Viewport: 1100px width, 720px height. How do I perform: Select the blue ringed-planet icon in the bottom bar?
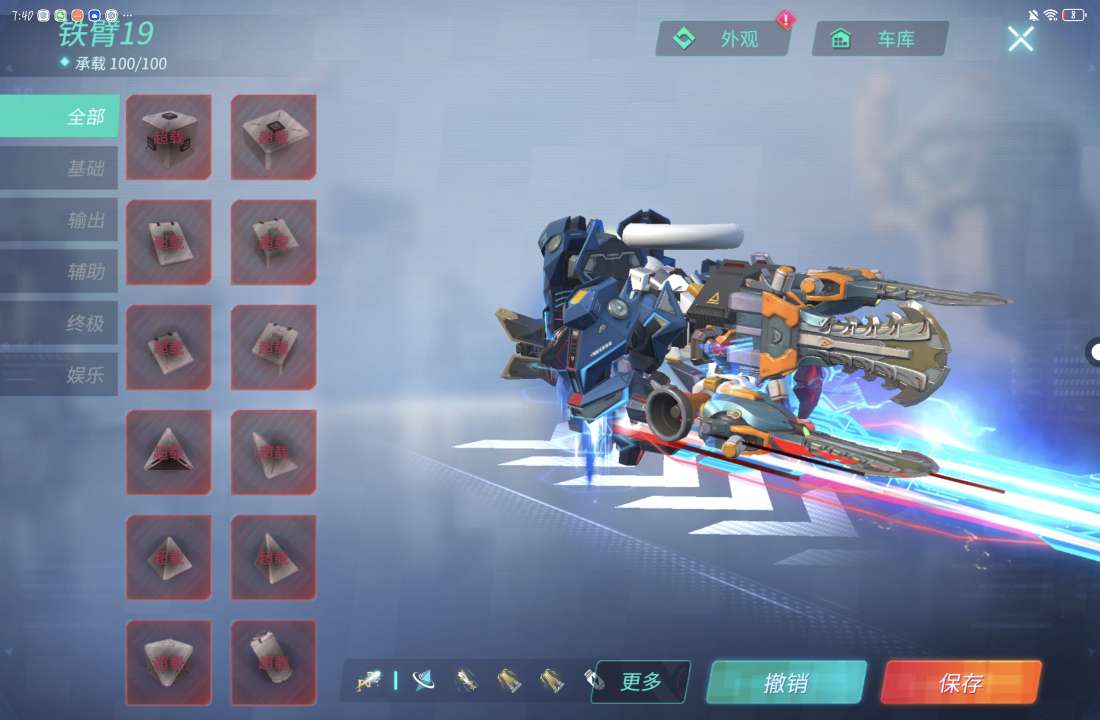424,681
